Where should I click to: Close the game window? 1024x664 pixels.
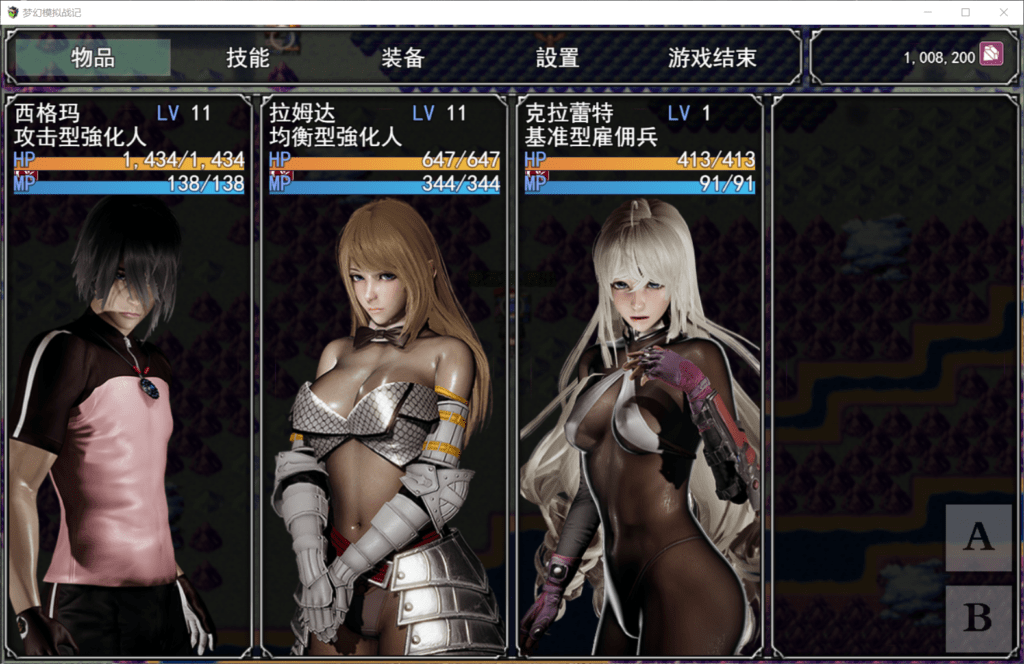pos(1004,12)
